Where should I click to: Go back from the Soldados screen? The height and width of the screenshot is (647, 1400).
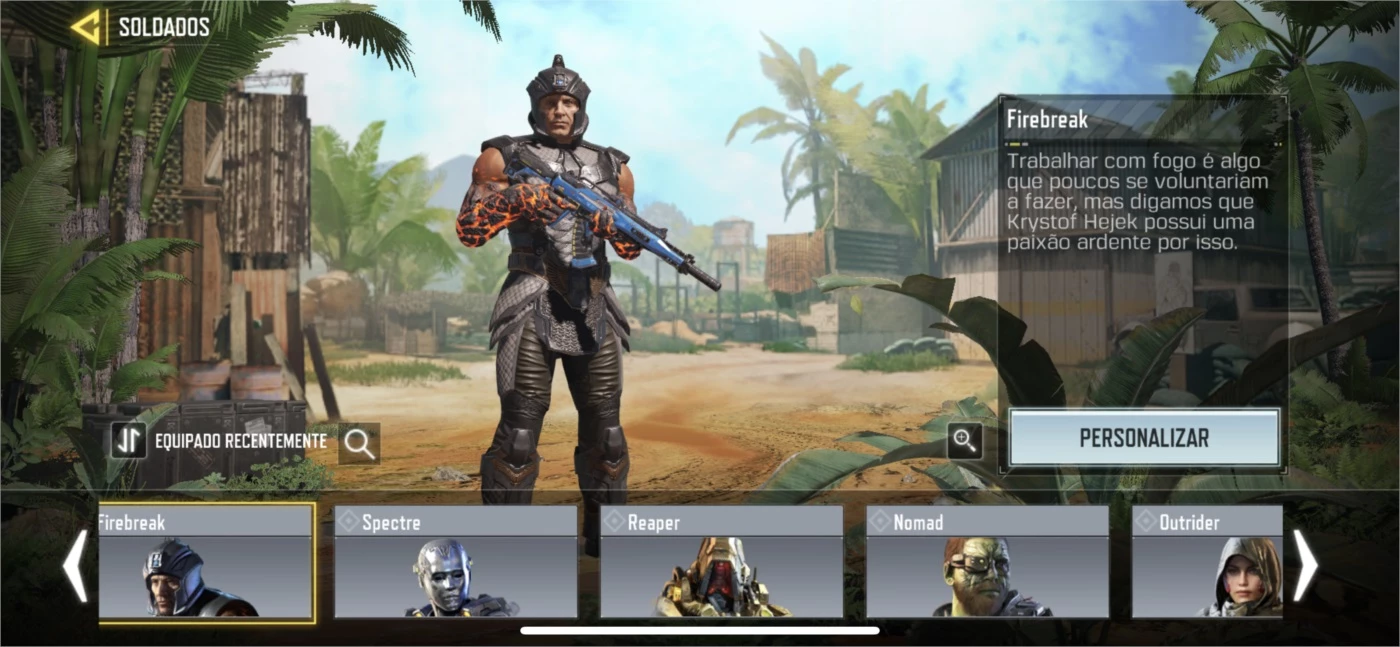click(x=86, y=27)
